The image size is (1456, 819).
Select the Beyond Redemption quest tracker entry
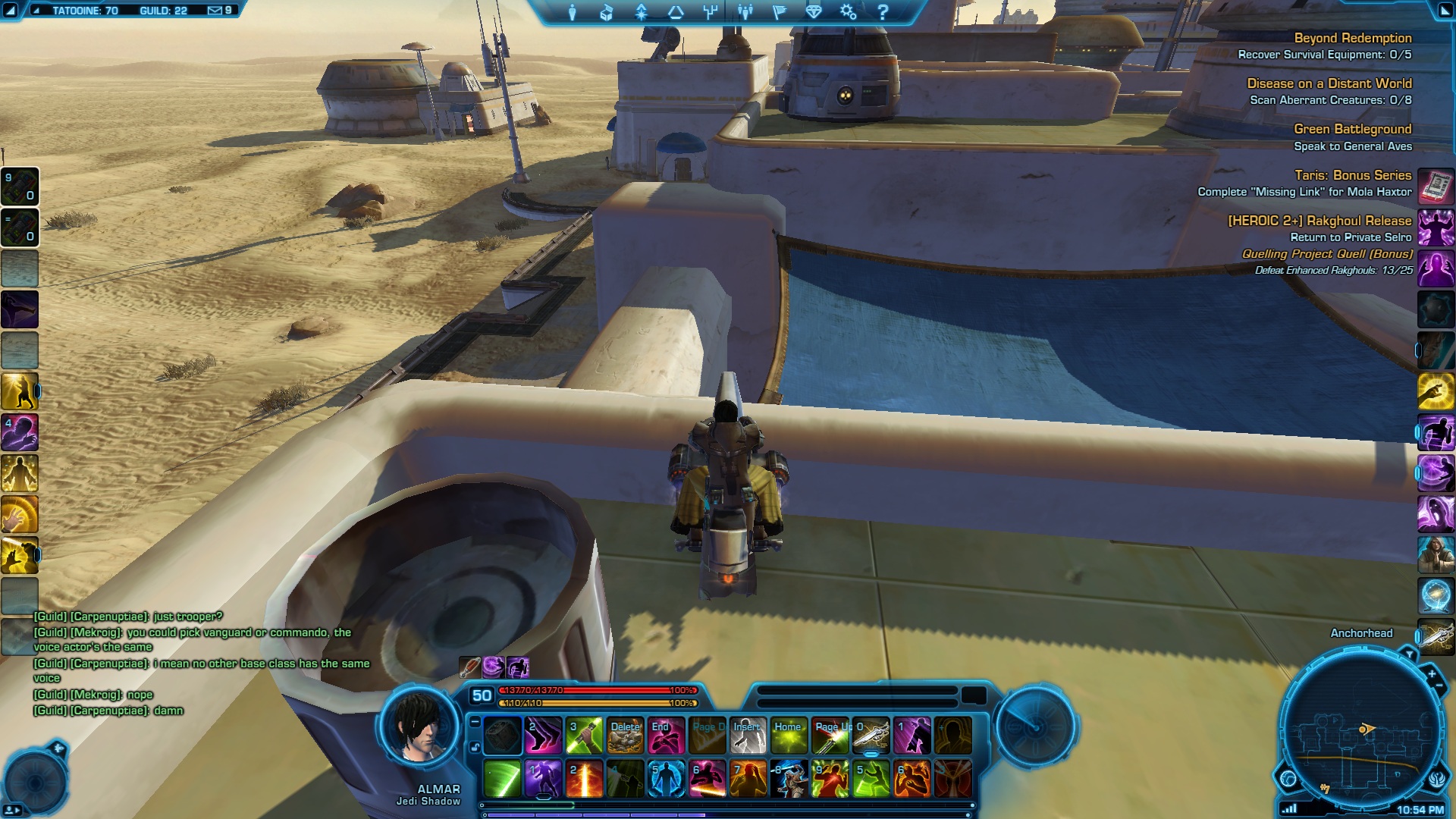click(x=1352, y=38)
